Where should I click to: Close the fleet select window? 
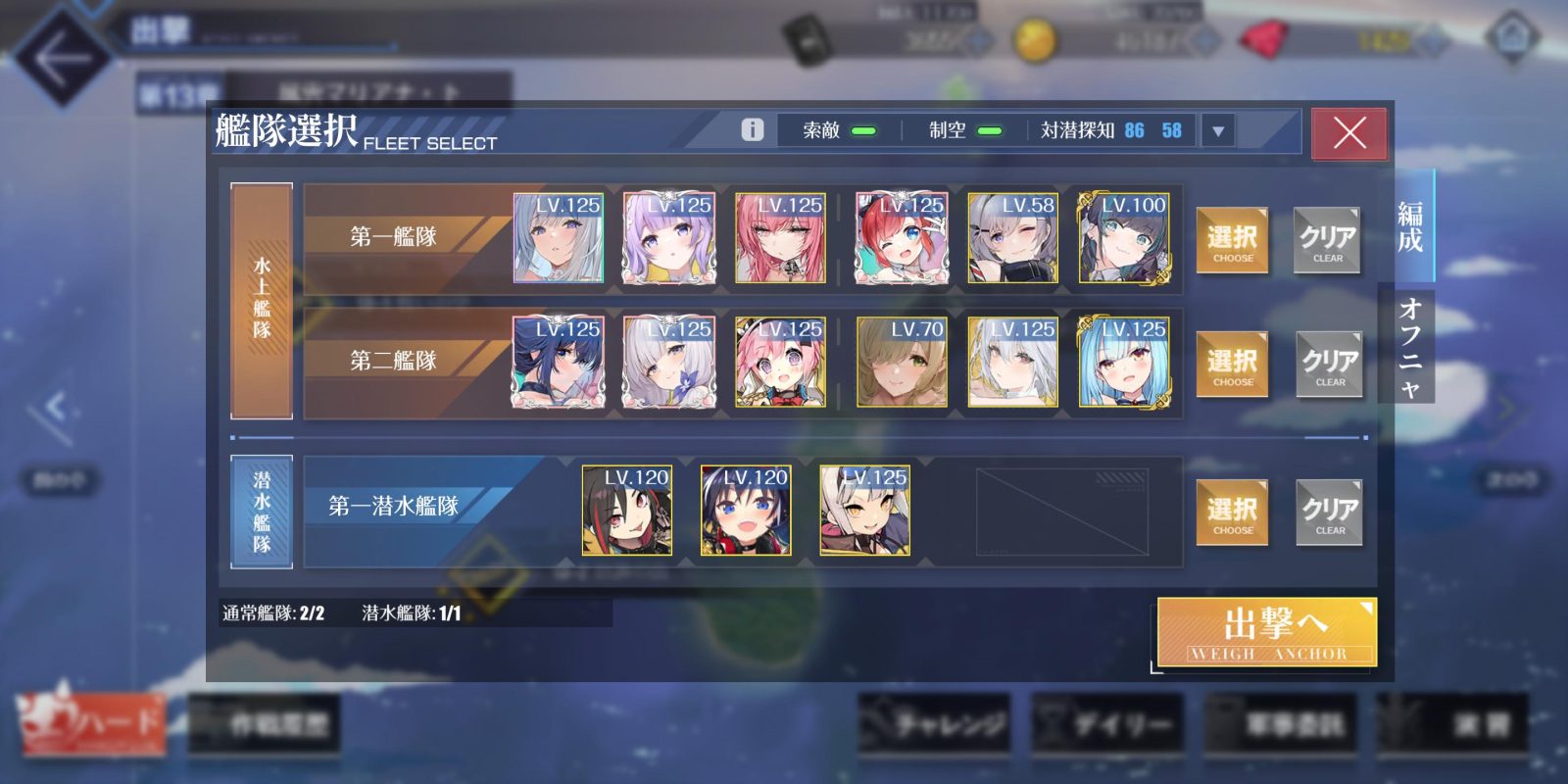coord(1348,133)
